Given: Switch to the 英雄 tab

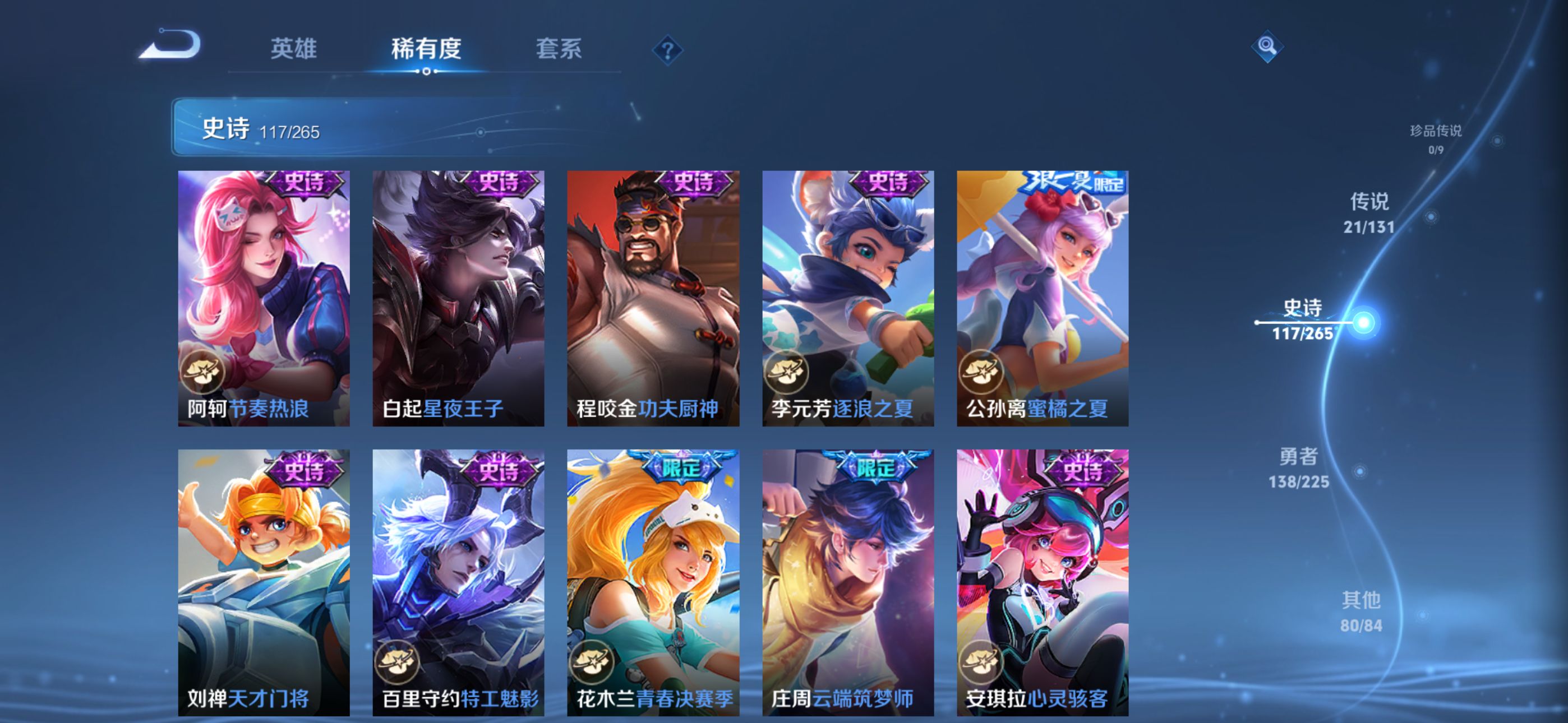Looking at the screenshot, I should click(293, 49).
